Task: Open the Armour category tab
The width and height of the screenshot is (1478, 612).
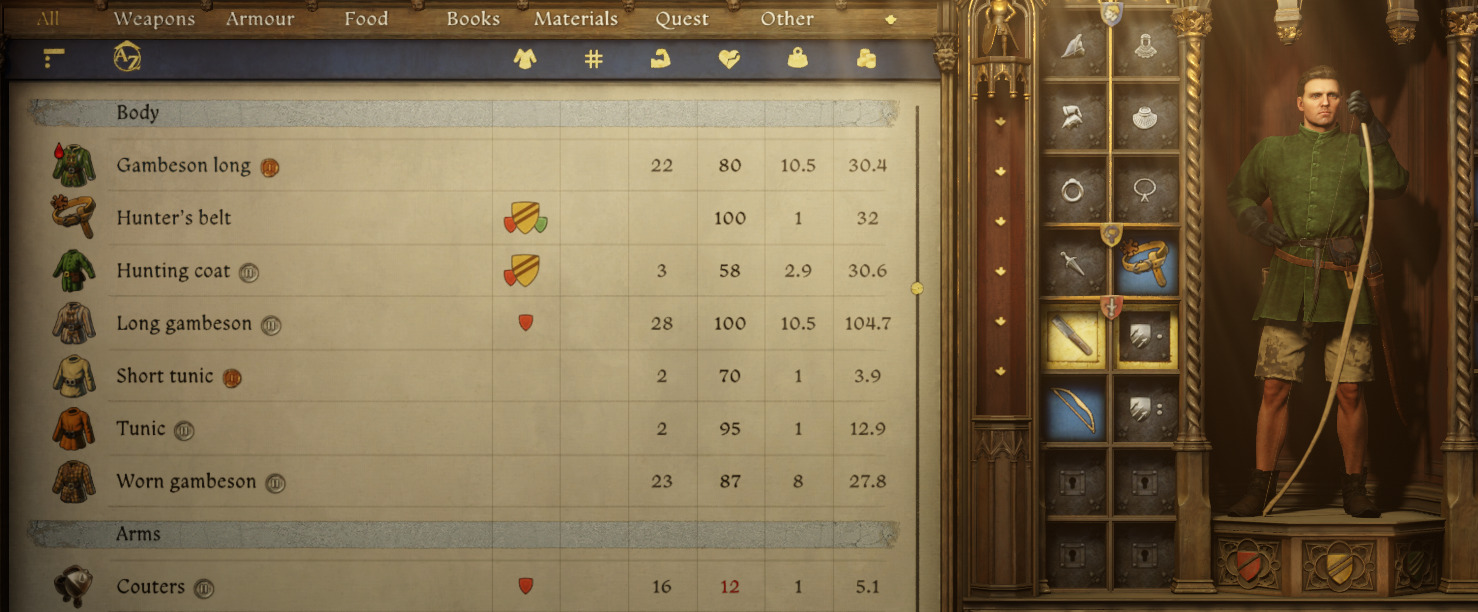Action: pyautogui.click(x=260, y=19)
